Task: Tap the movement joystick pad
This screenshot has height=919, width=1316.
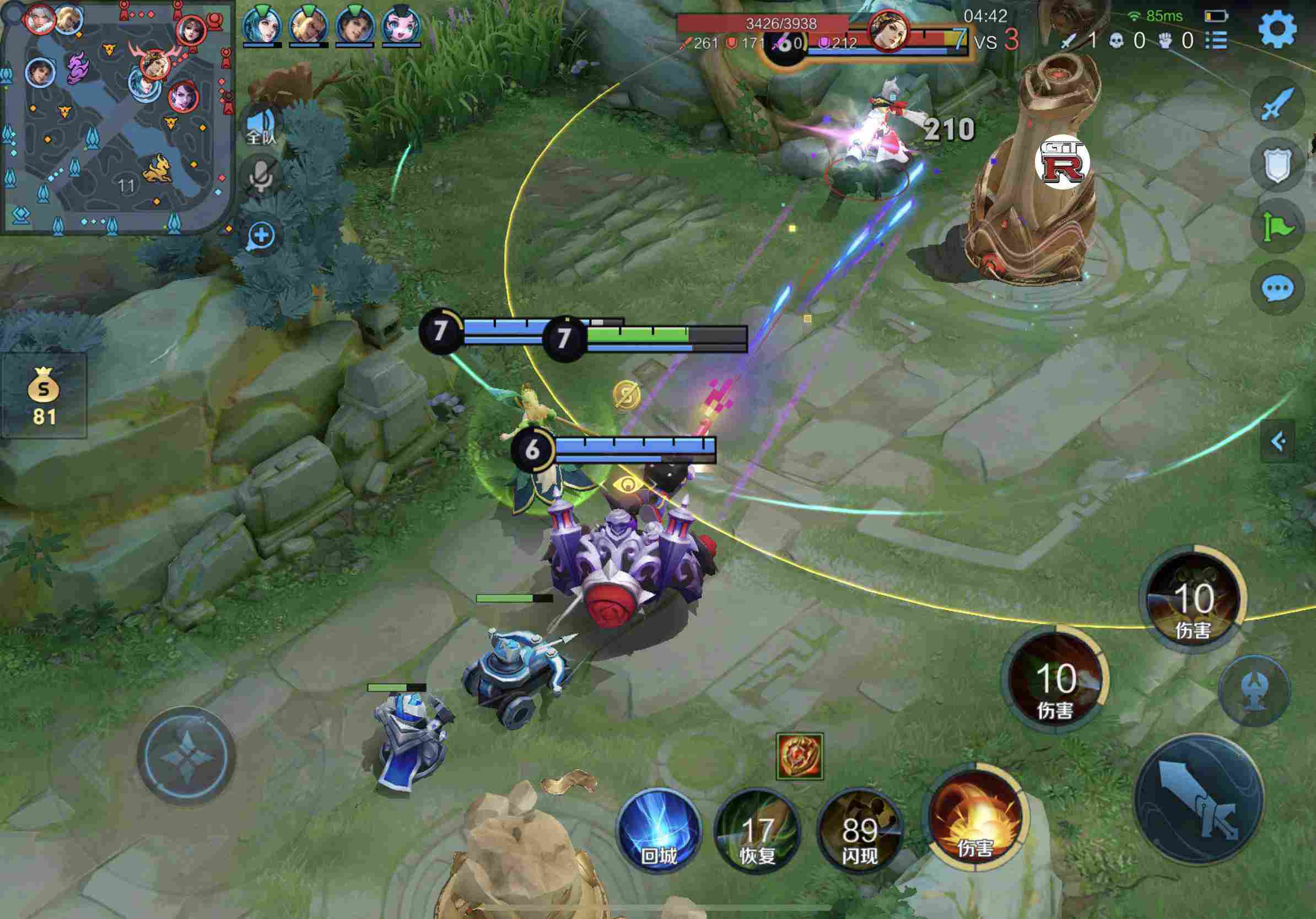Action: (x=187, y=756)
